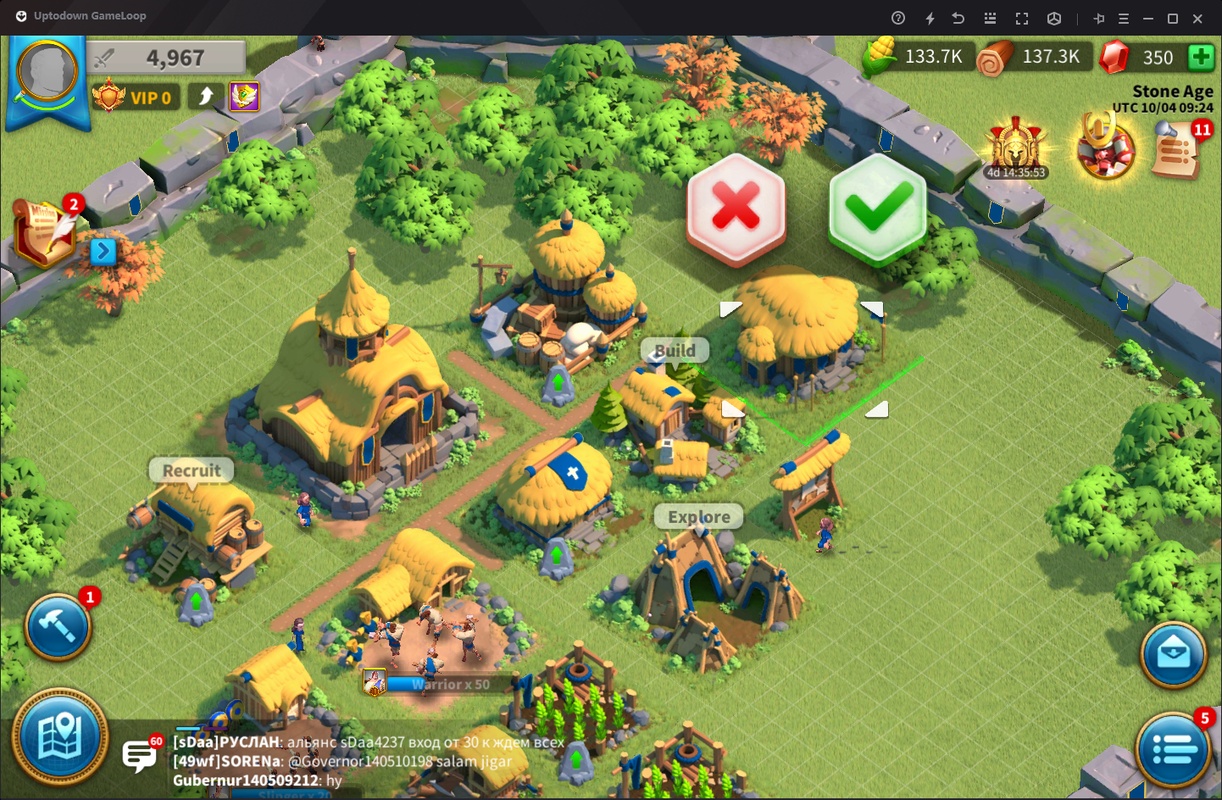
Task: Expand the blue arrow beside the quest scroll
Action: [103, 250]
